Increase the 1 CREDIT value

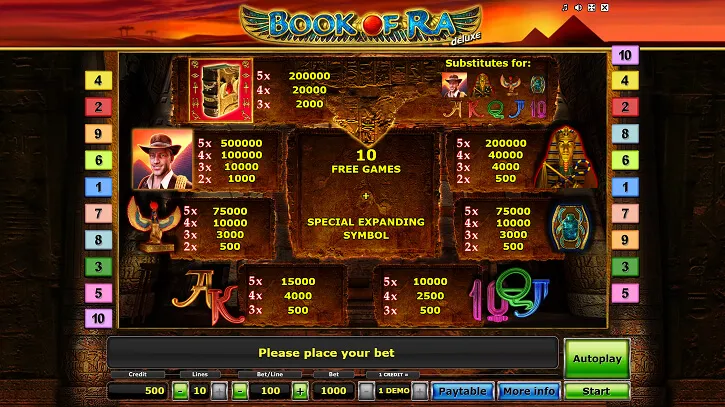(x=420, y=391)
